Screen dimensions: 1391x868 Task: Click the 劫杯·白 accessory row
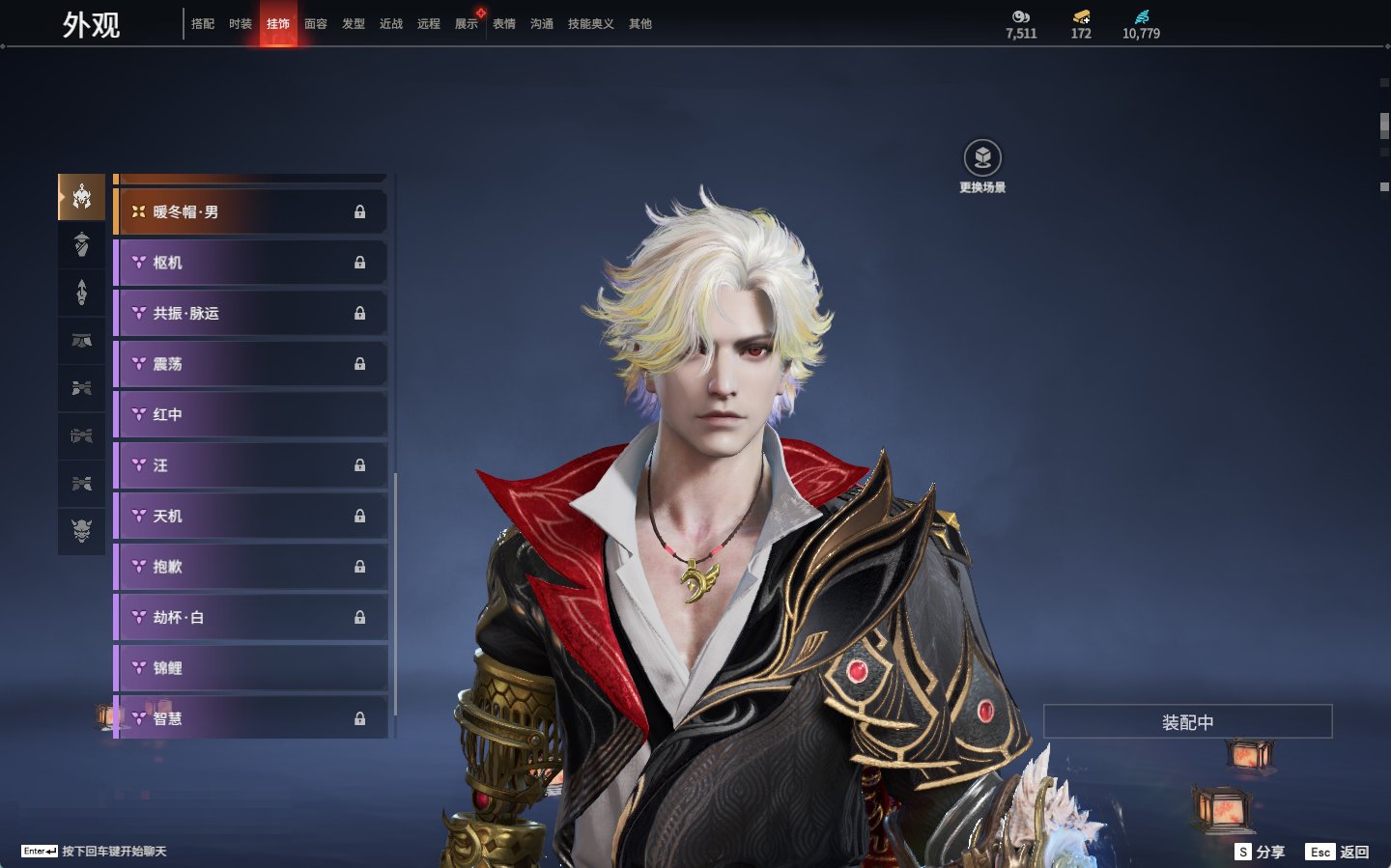tap(251, 618)
